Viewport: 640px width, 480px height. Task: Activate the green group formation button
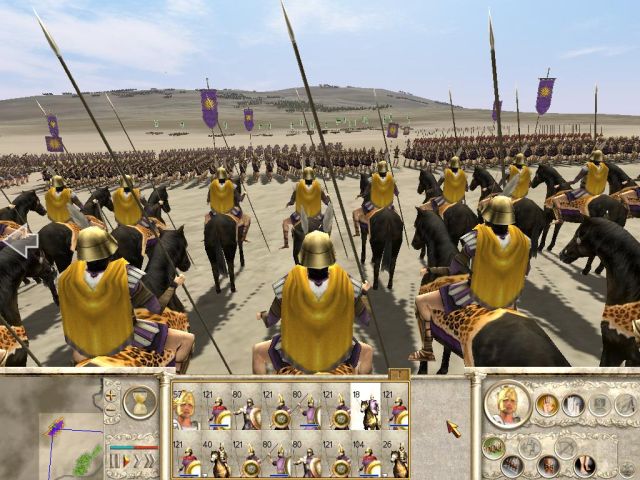click(x=492, y=447)
